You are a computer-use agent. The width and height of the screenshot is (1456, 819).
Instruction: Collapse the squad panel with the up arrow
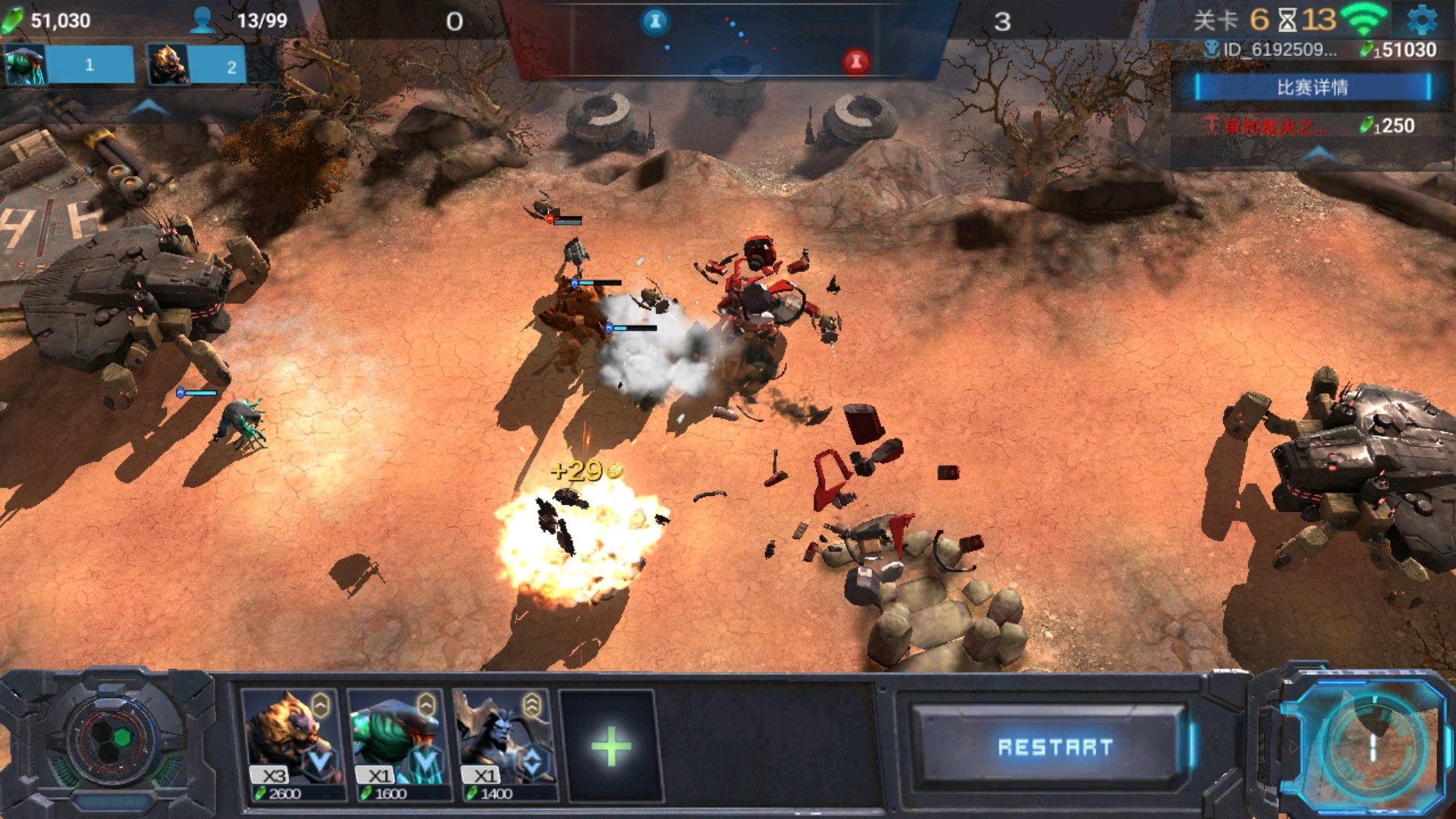[149, 107]
